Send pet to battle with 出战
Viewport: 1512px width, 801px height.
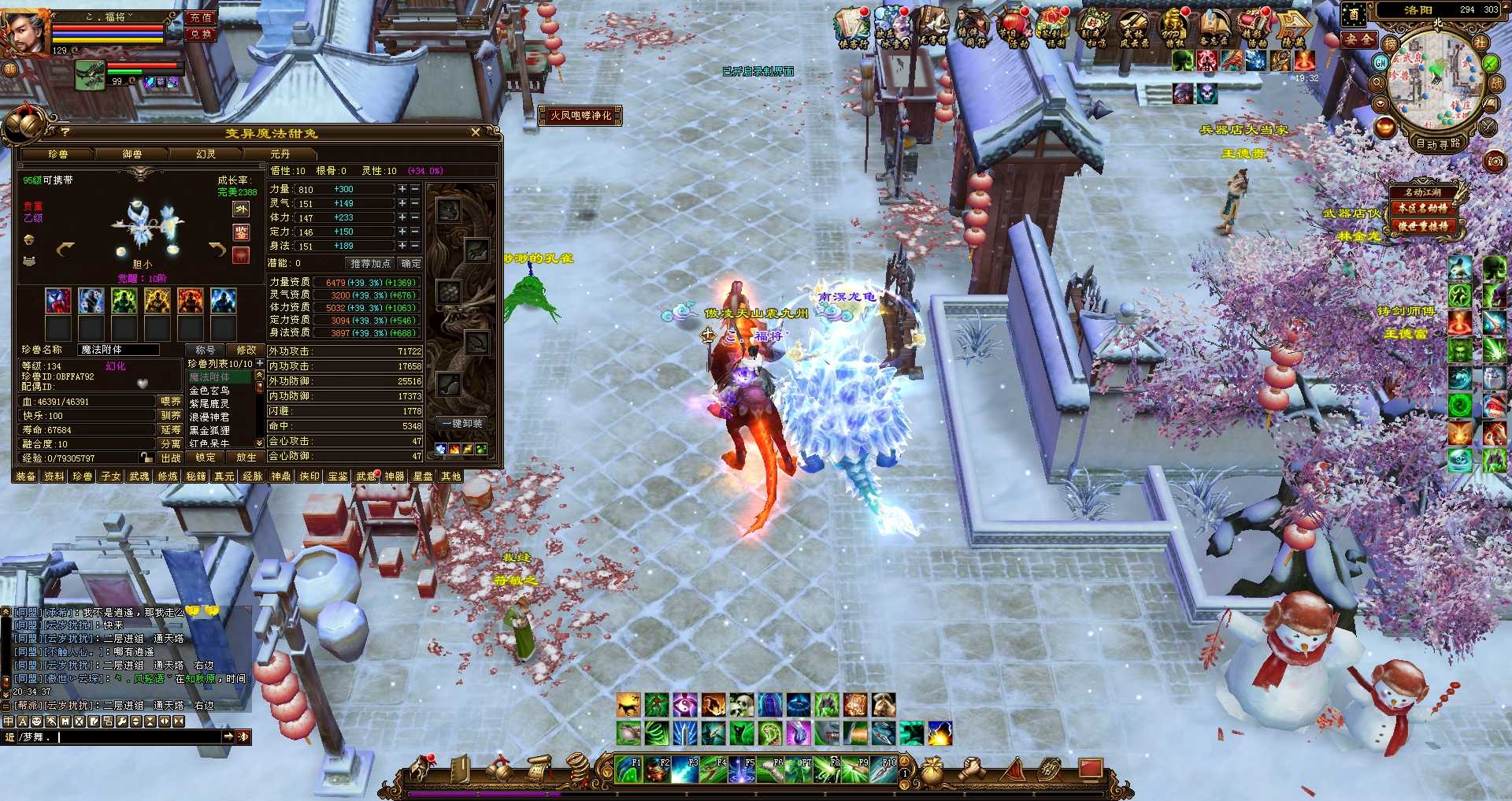(170, 458)
